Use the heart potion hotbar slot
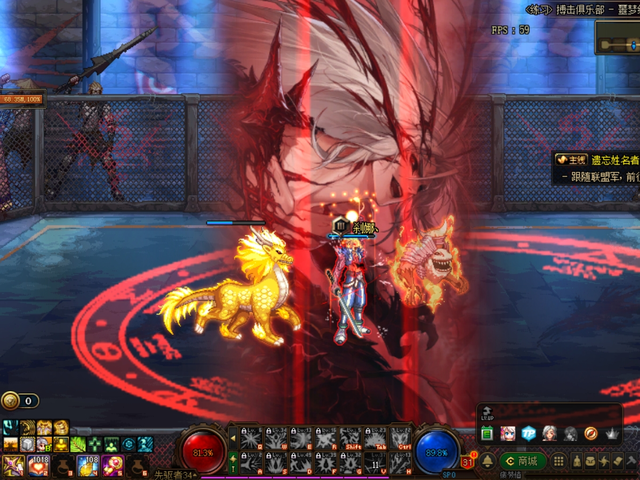640x480 pixels. click(39, 465)
